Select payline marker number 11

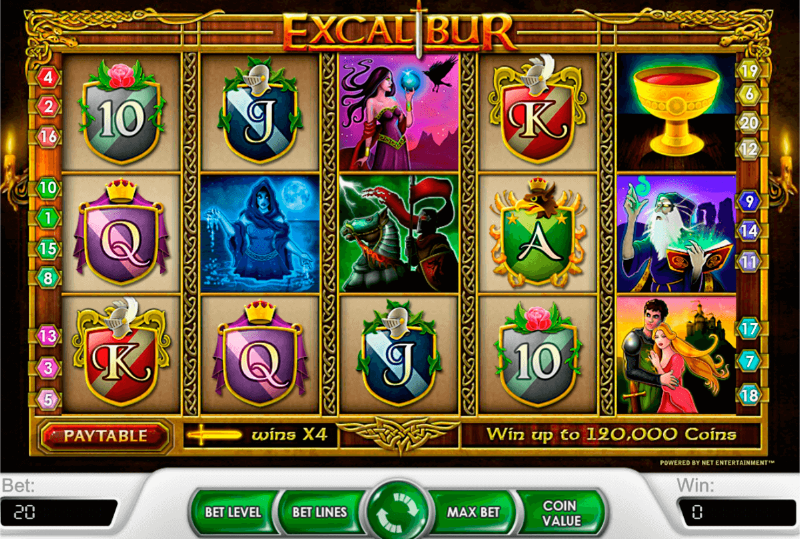(749, 261)
